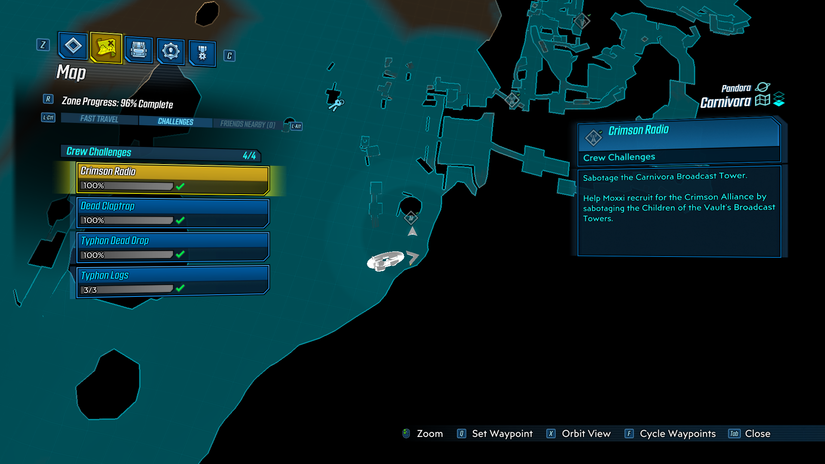Pick the Typhon Logs challenge entry
The image size is (825, 464).
[173, 280]
